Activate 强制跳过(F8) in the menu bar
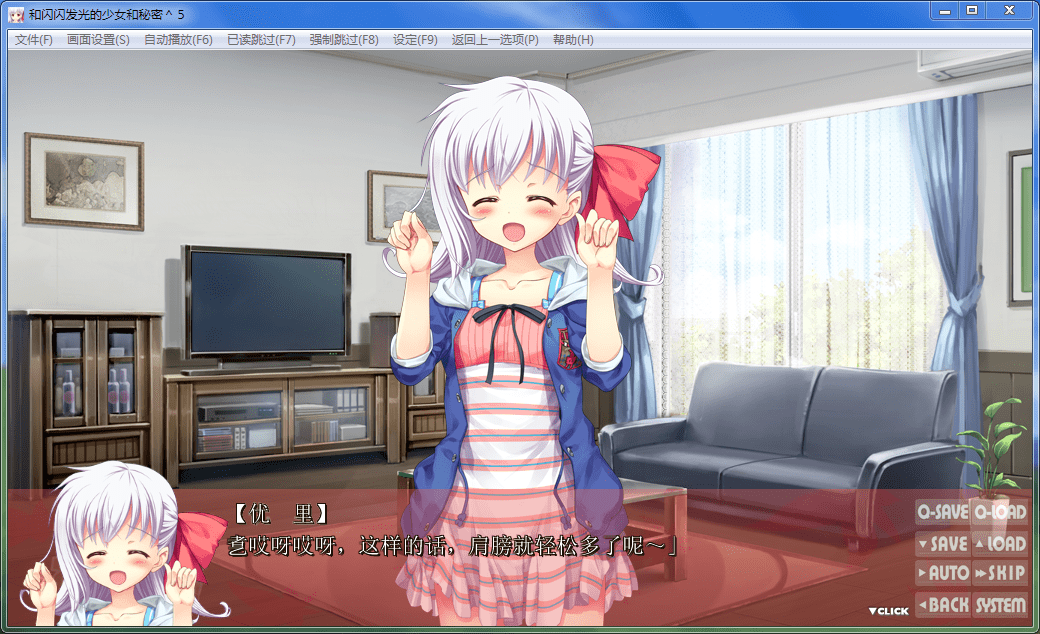This screenshot has height=634, width=1040. pos(344,40)
